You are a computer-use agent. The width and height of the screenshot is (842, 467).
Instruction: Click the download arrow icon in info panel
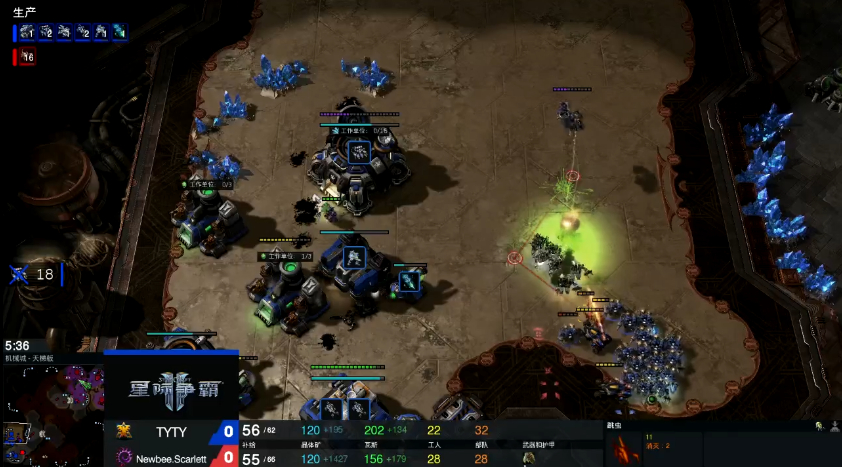tap(833, 427)
